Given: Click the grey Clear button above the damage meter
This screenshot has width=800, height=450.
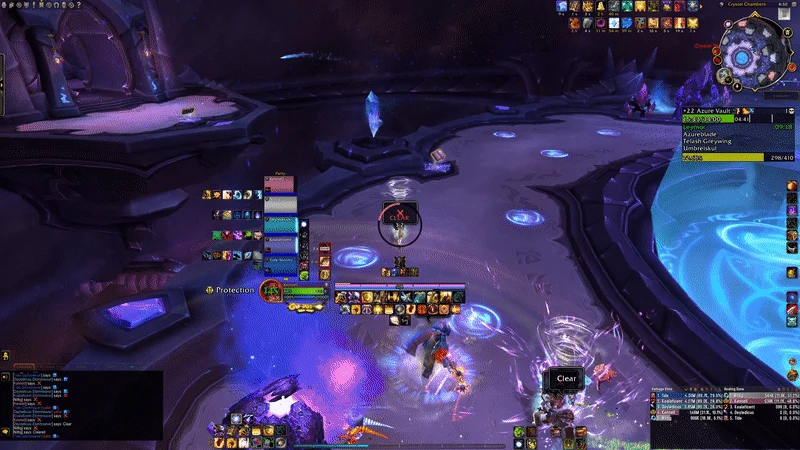Looking at the screenshot, I should [566, 379].
